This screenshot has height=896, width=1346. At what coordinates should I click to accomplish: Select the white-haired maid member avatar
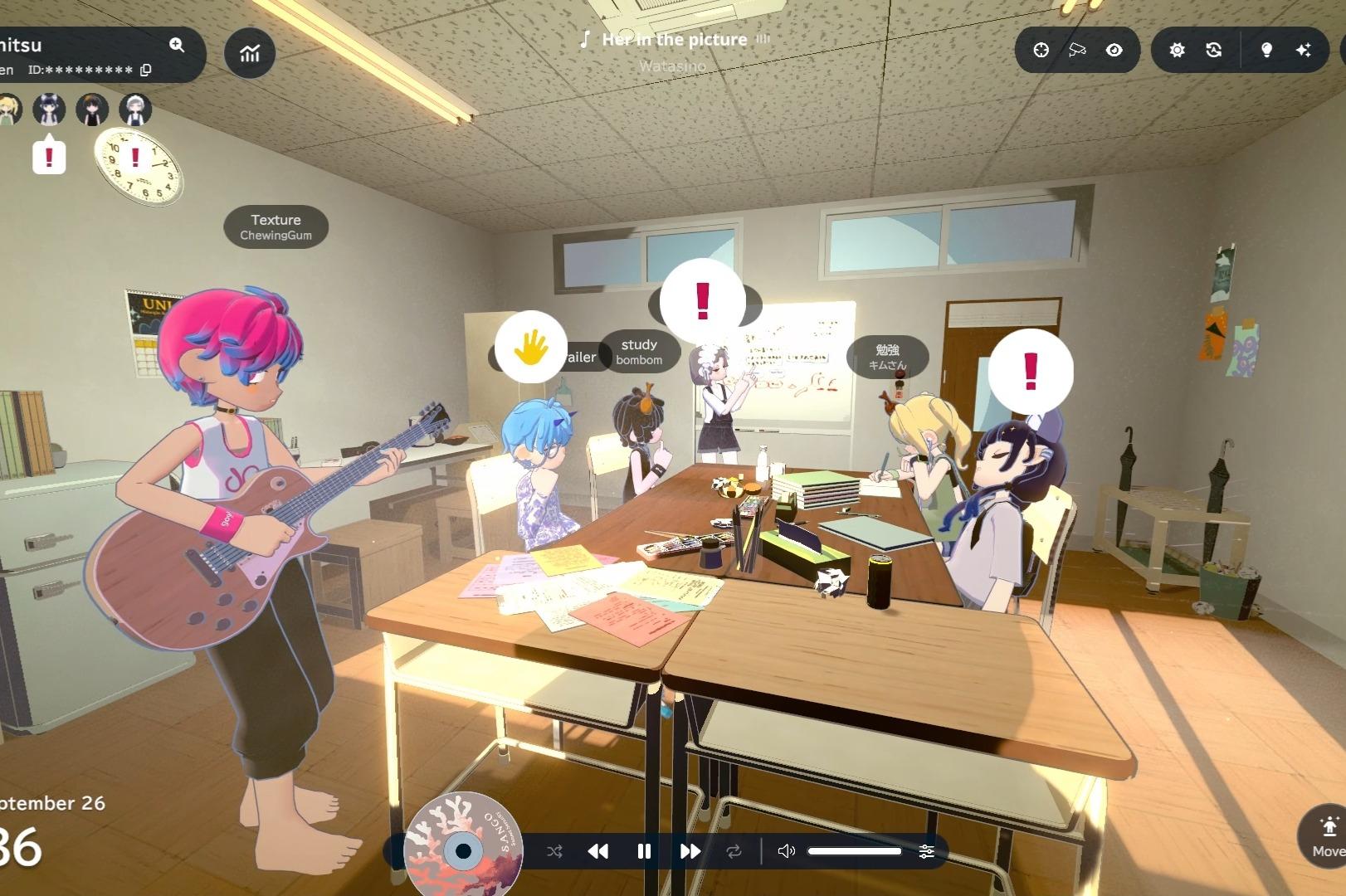coord(135,109)
